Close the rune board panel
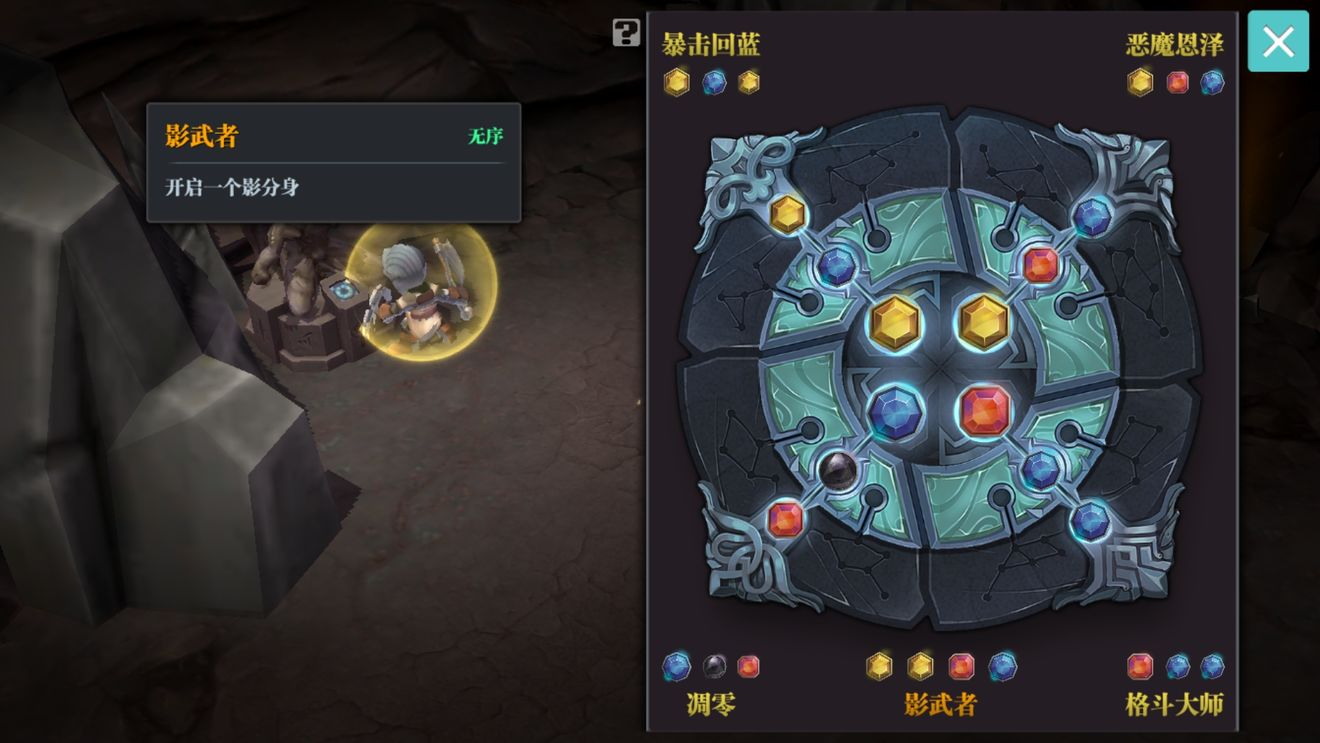Image resolution: width=1320 pixels, height=743 pixels. (x=1277, y=42)
